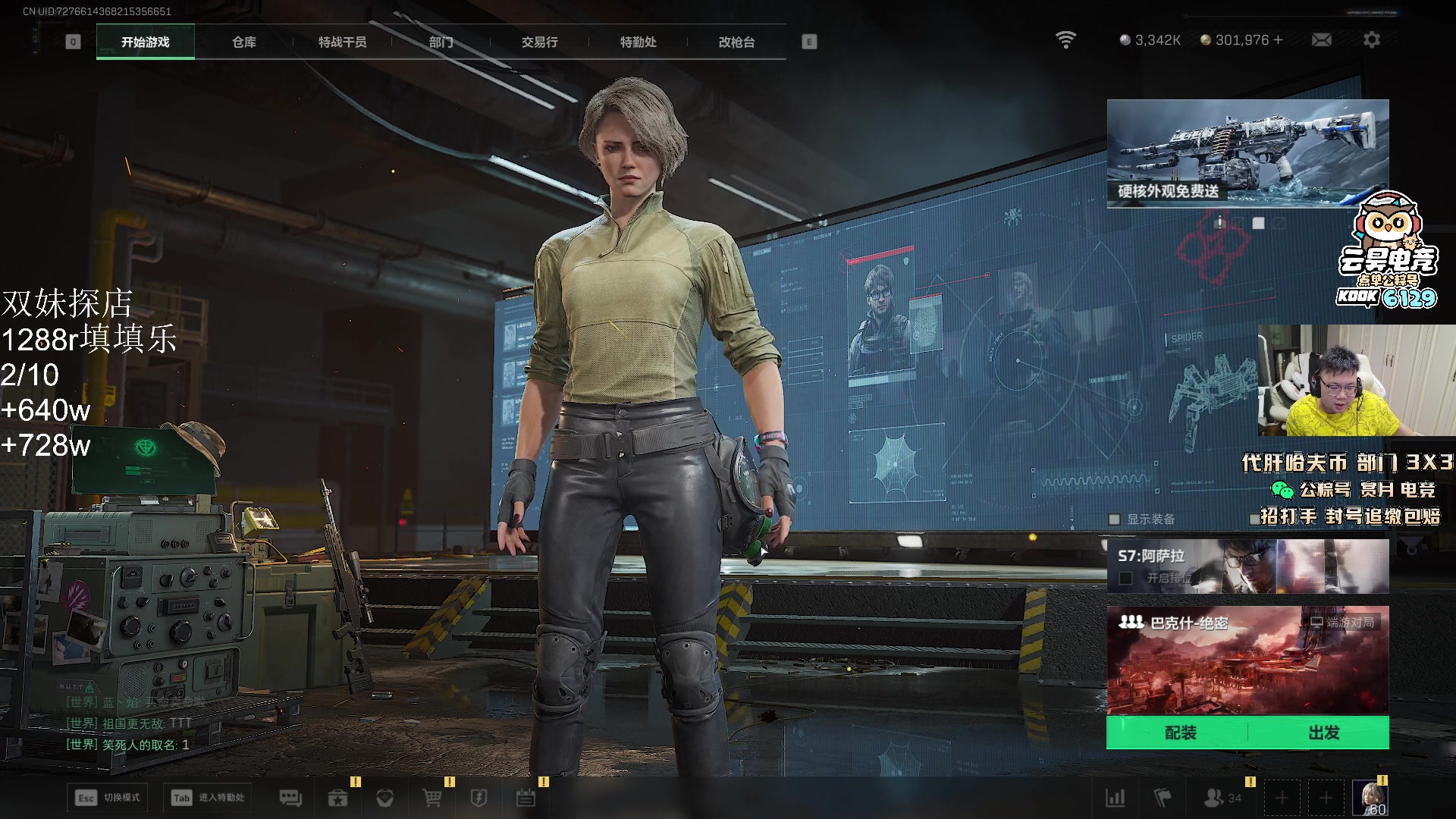Open the calendar events icon
This screenshot has width=1456, height=819.
point(526,798)
